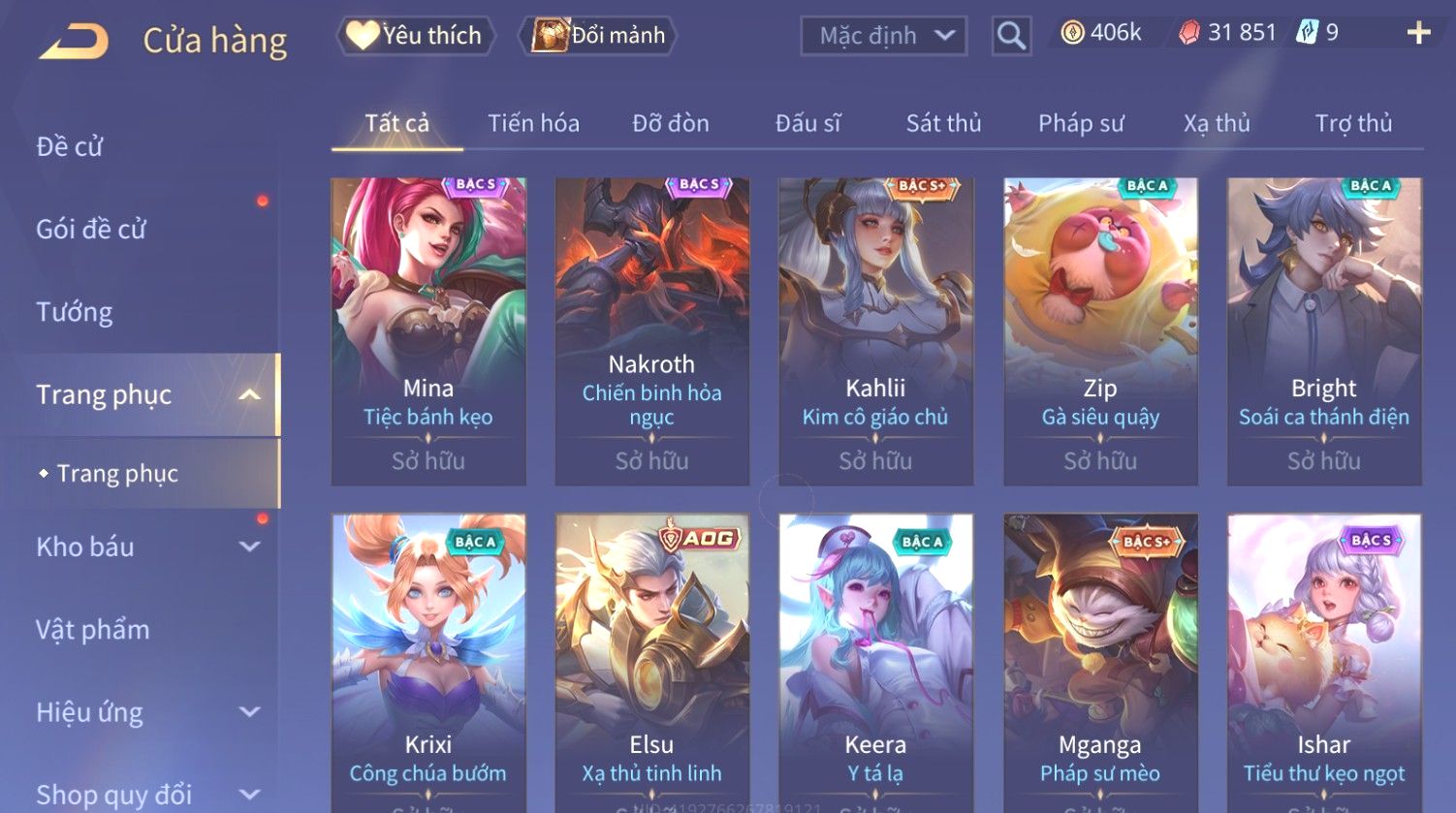This screenshot has width=1456, height=813.
Task: Open the Đổi mảnh exchange
Action: [599, 36]
